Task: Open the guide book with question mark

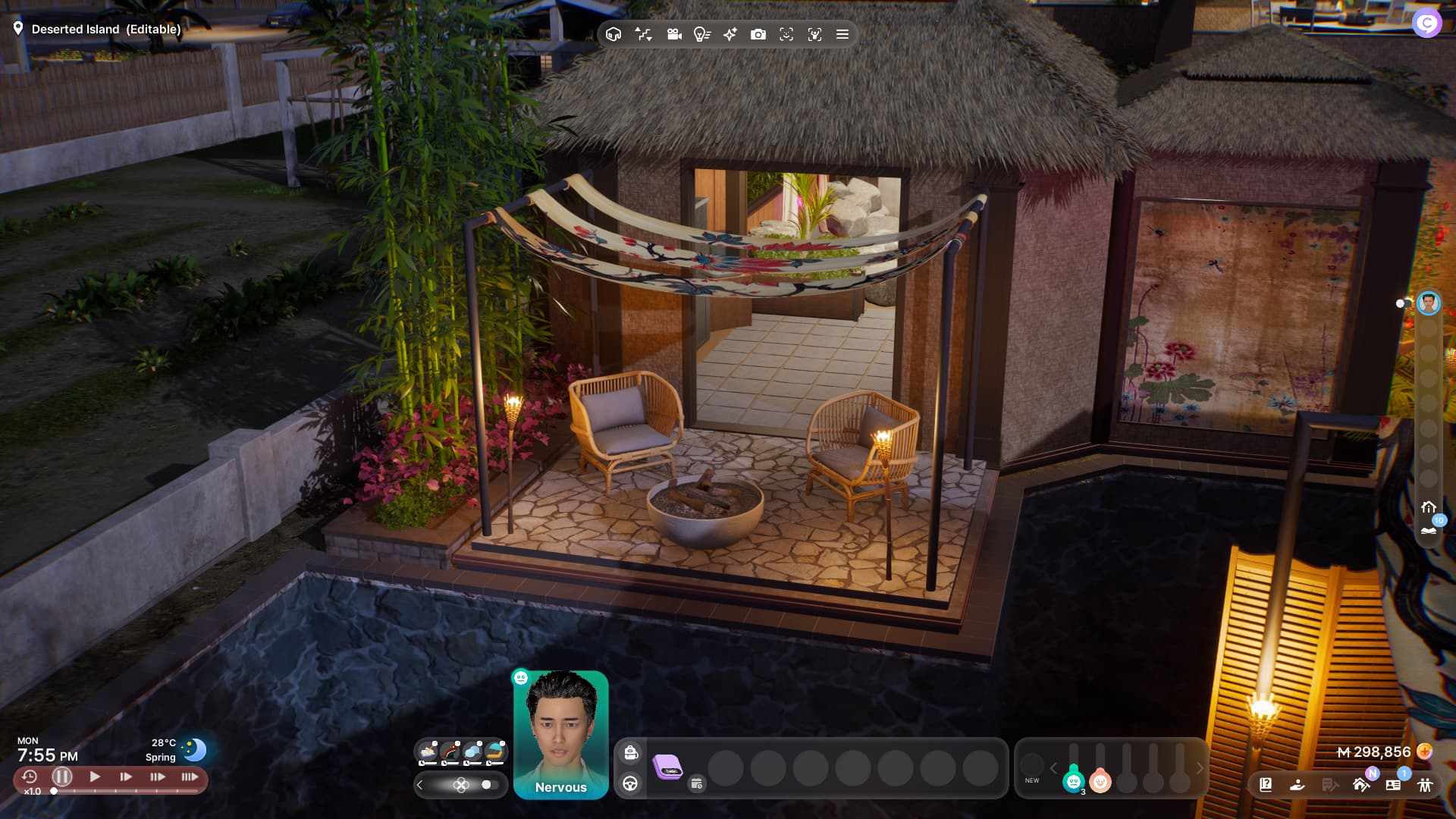Action: click(x=1266, y=784)
